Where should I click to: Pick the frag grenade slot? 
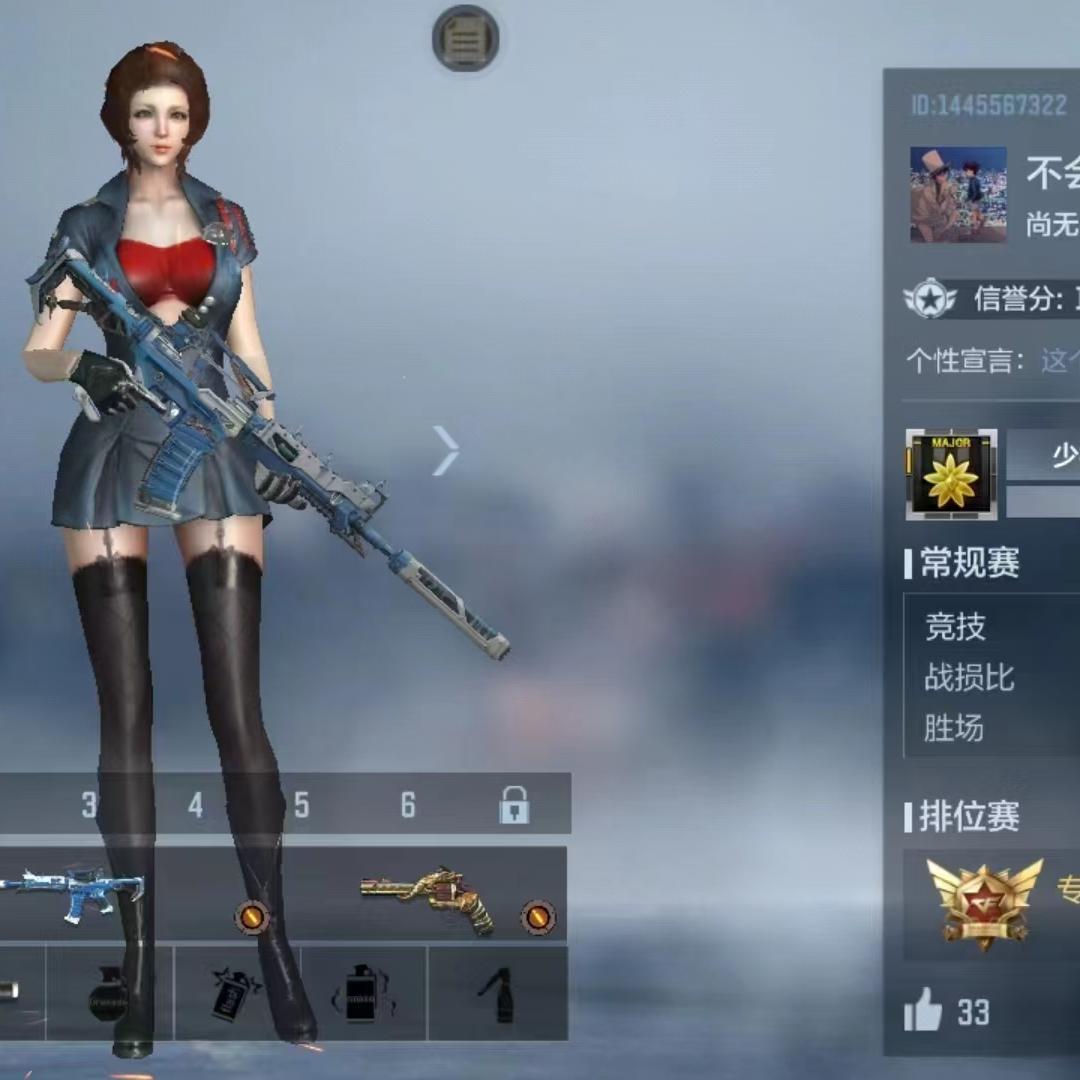(108, 995)
